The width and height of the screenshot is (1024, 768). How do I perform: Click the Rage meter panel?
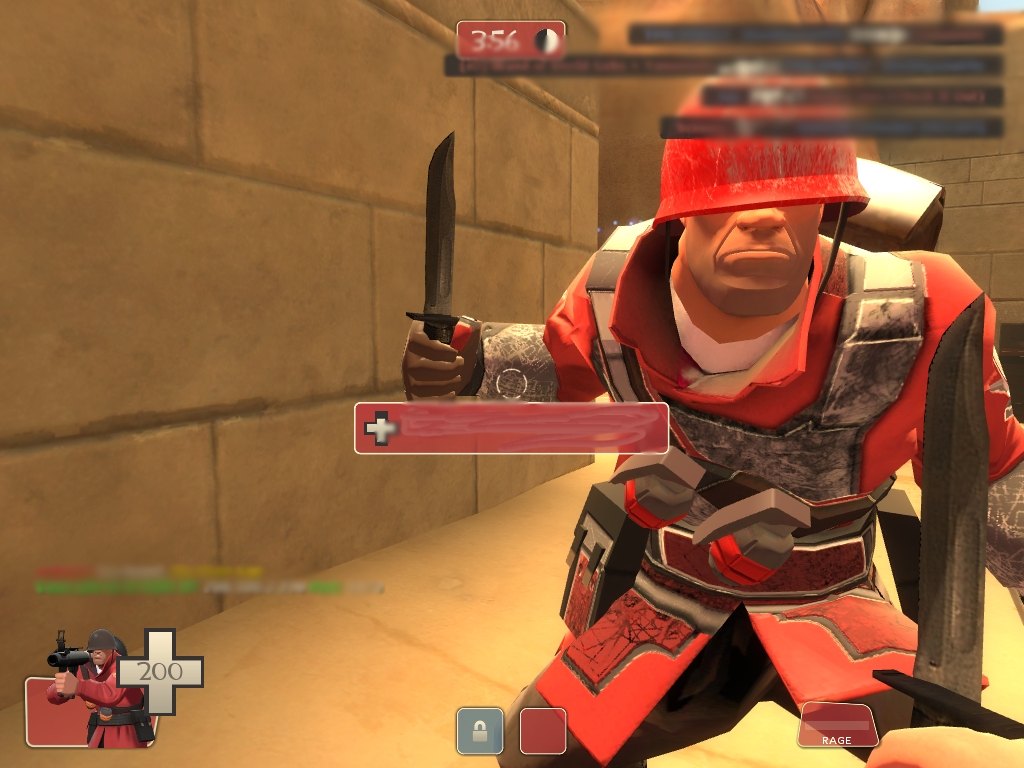click(x=837, y=724)
